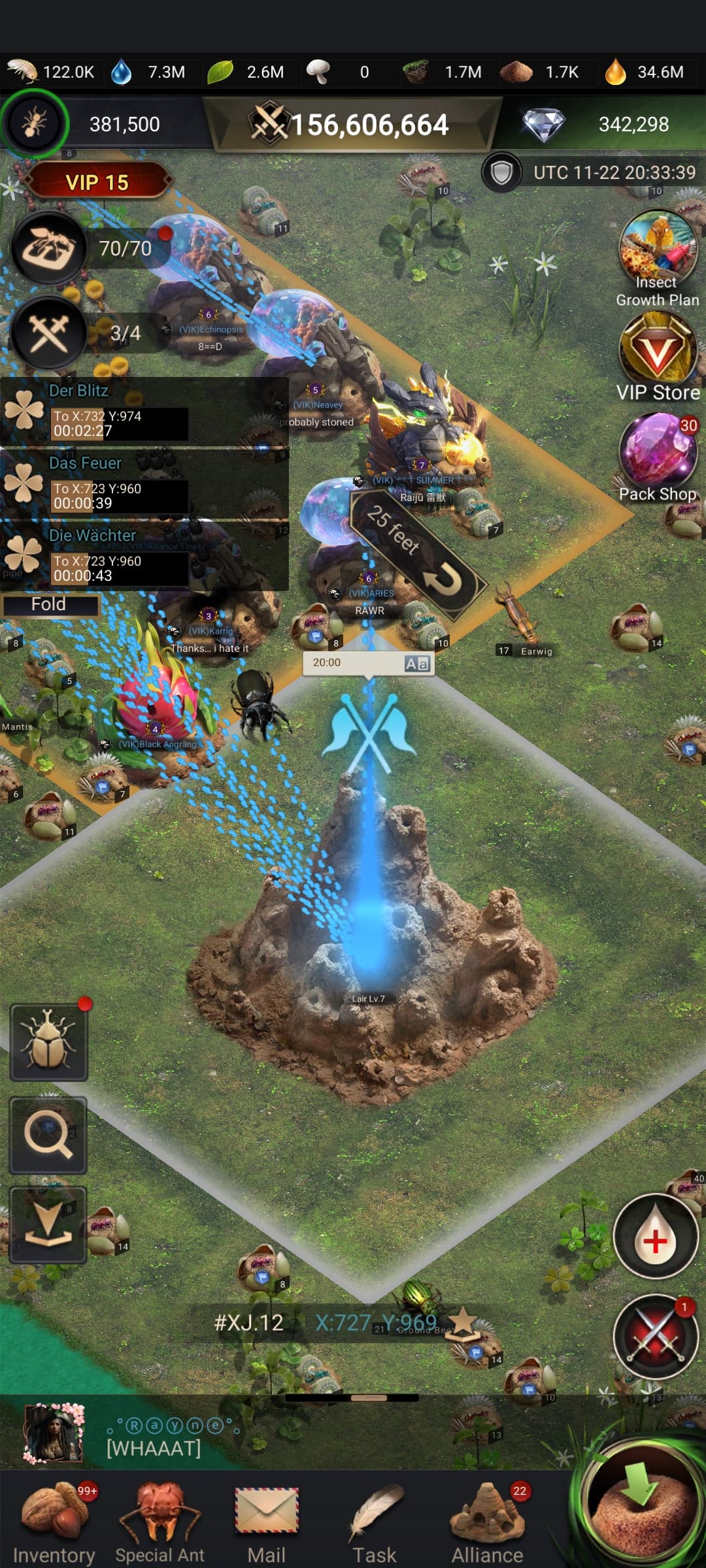Open the VIP Store
Image resolution: width=706 pixels, height=1568 pixels.
coord(658,356)
